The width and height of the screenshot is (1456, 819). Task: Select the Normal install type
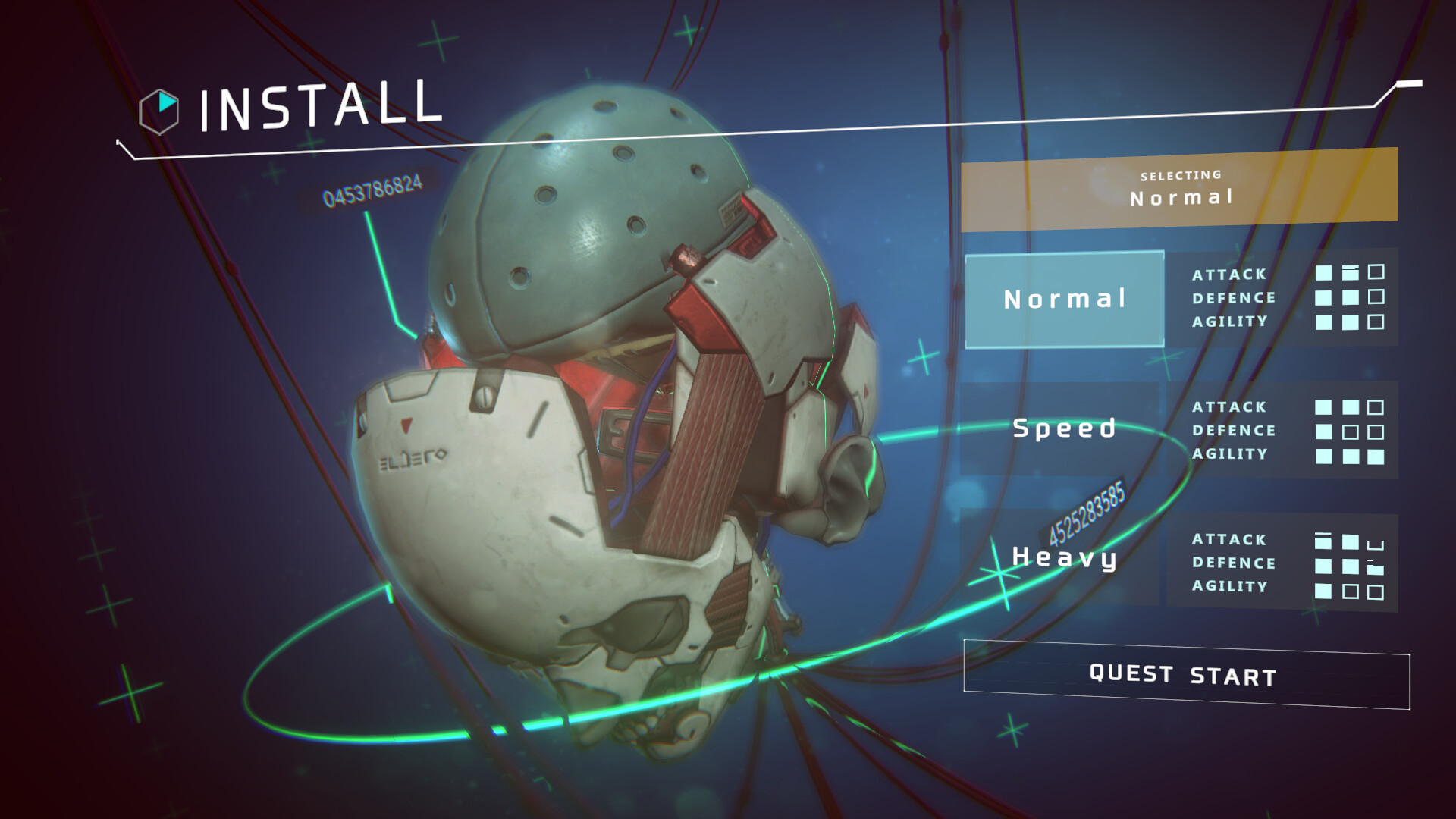(1064, 300)
